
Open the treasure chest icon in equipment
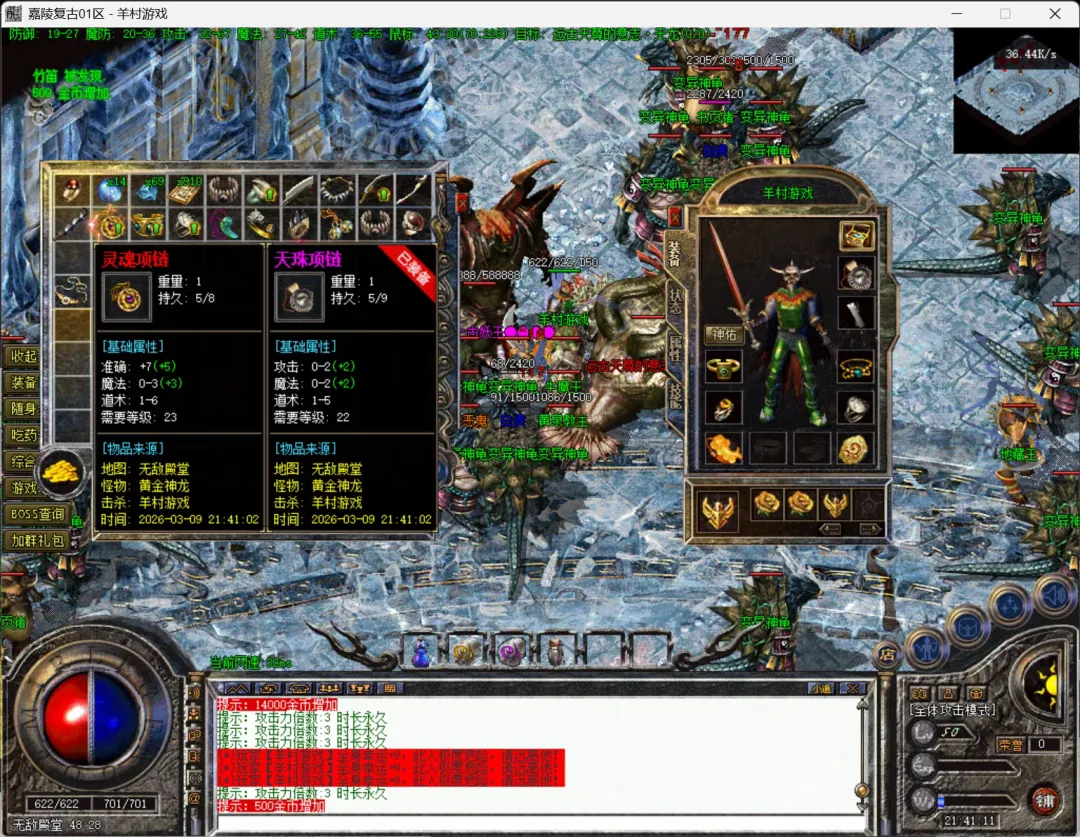(x=856, y=236)
